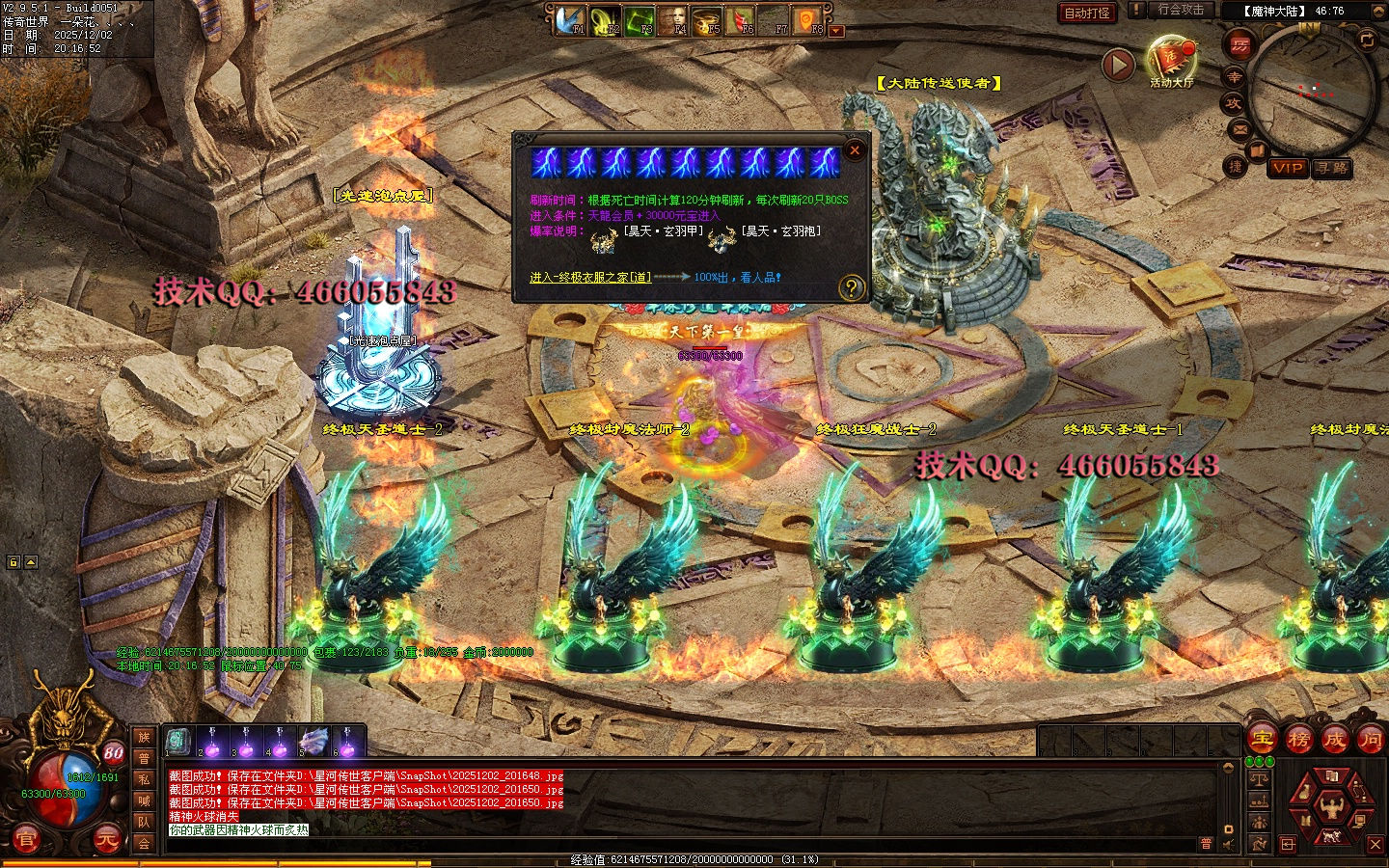
Task: Open the 榜 rankings button
Action: click(x=1298, y=740)
